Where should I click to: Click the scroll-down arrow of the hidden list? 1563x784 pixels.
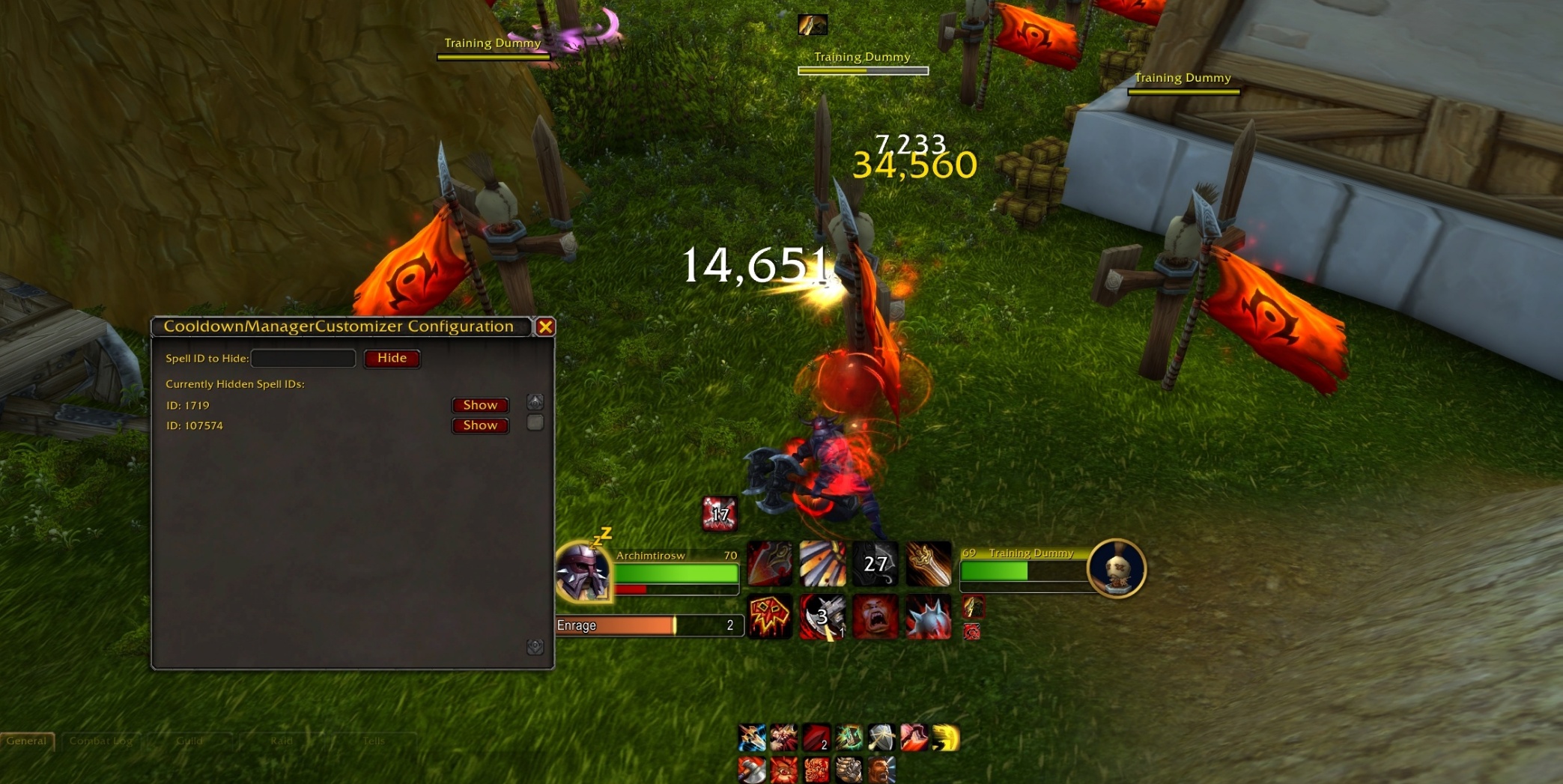[x=535, y=647]
